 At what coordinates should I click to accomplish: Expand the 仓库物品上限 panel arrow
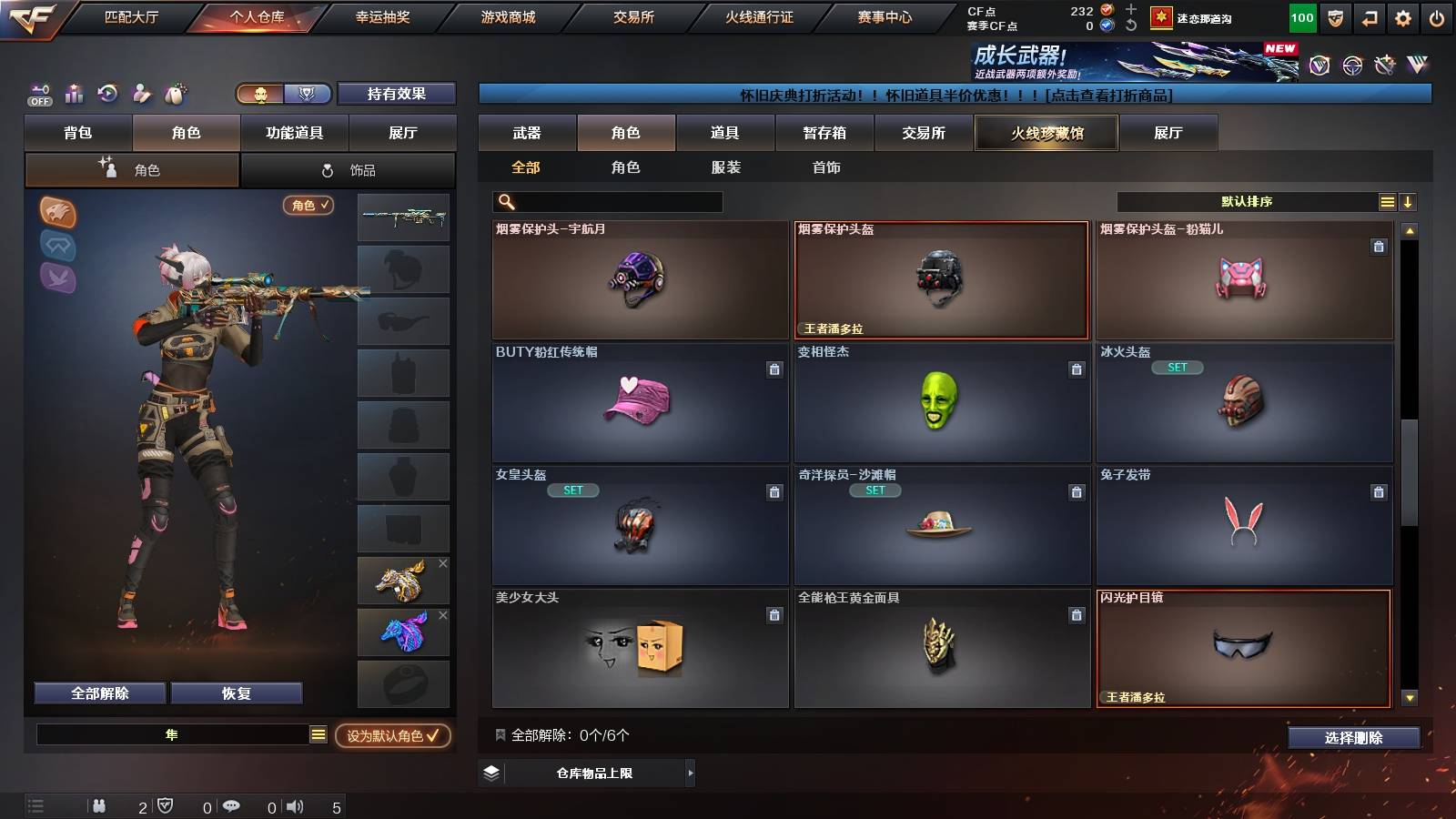click(x=691, y=772)
